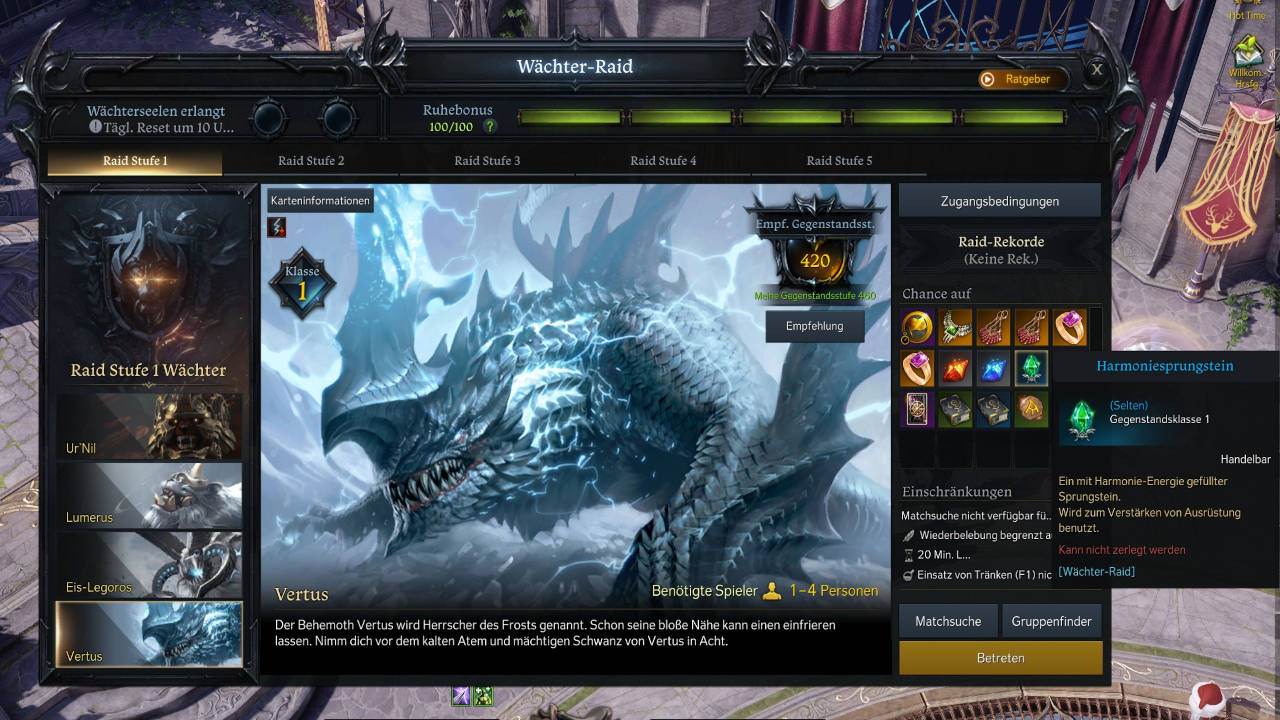Image resolution: width=1280 pixels, height=720 pixels.
Task: Click the Ruhebonus help question mark
Action: pos(490,127)
